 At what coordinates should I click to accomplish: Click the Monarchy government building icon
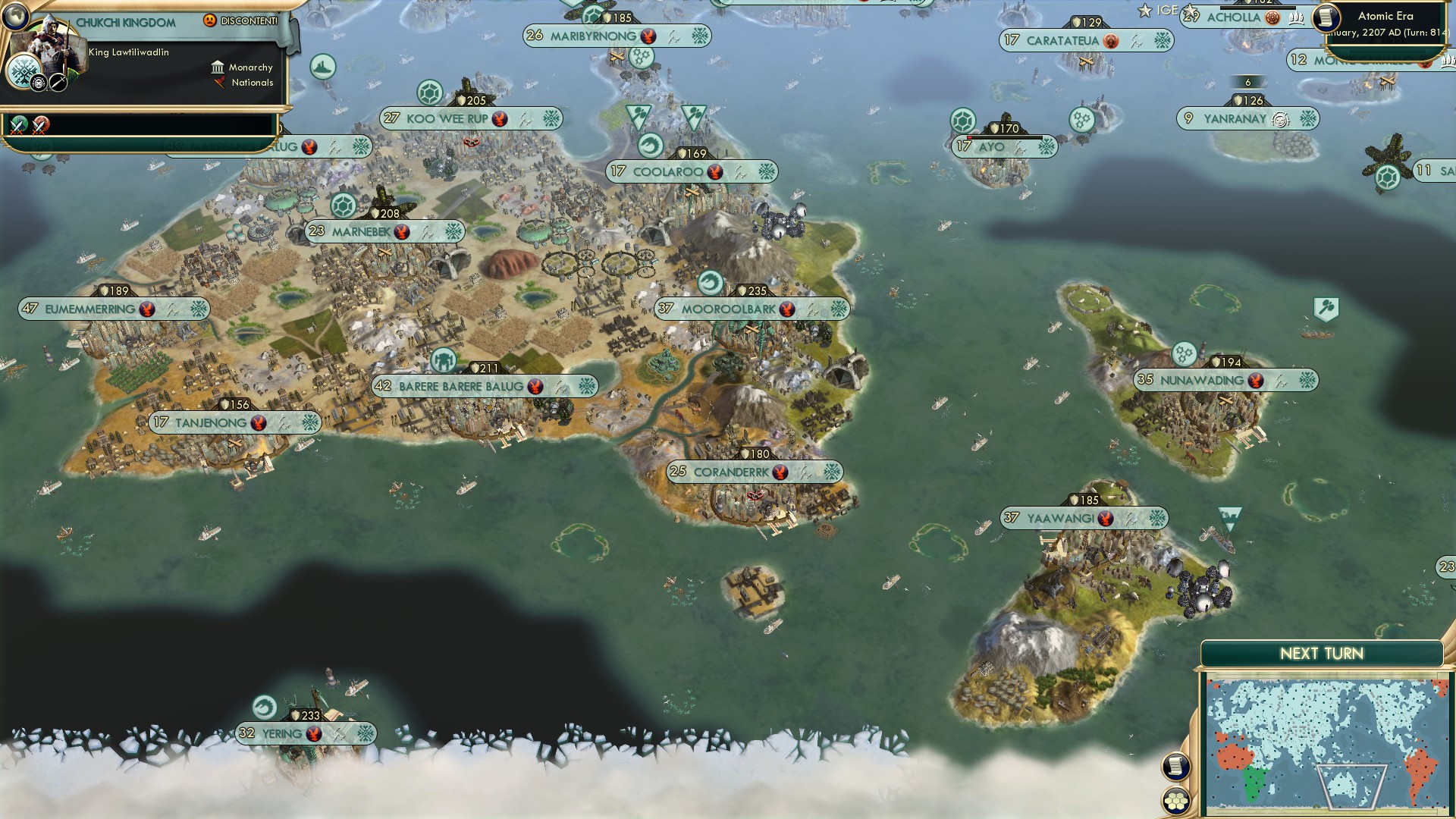pyautogui.click(x=218, y=68)
